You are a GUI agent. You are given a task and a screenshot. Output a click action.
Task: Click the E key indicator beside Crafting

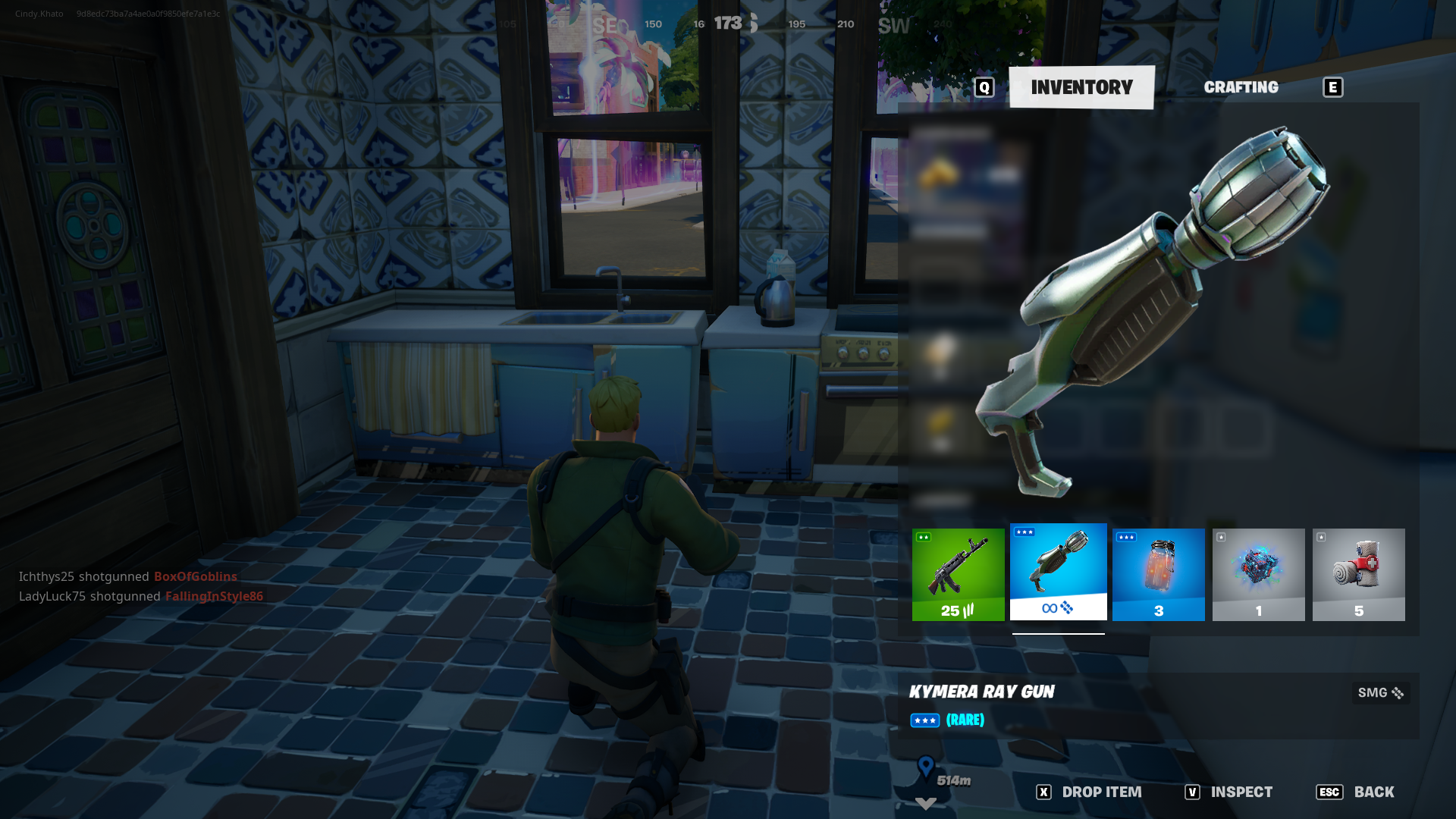[1332, 87]
